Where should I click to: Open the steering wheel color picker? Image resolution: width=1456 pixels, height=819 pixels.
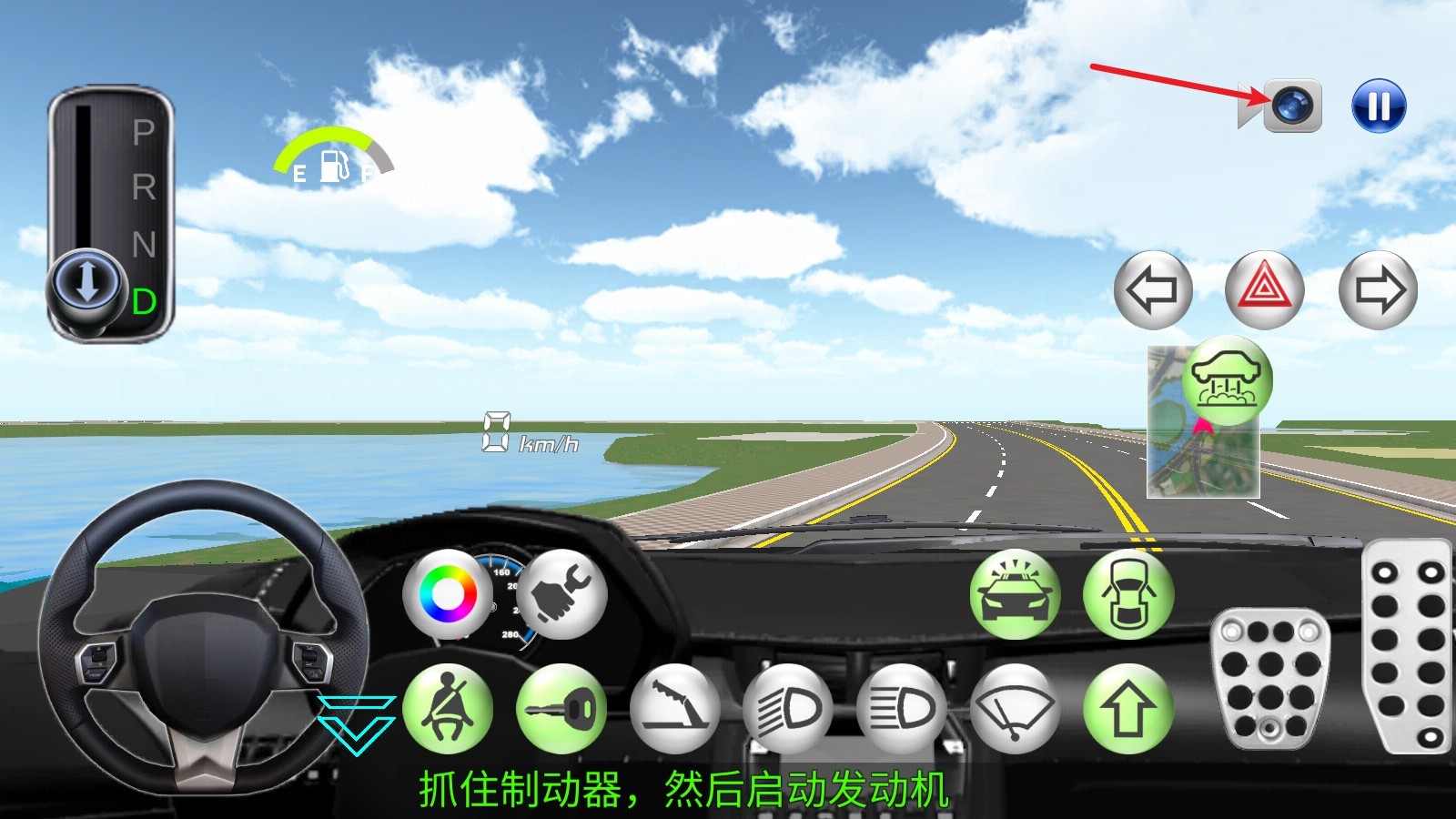(x=448, y=593)
